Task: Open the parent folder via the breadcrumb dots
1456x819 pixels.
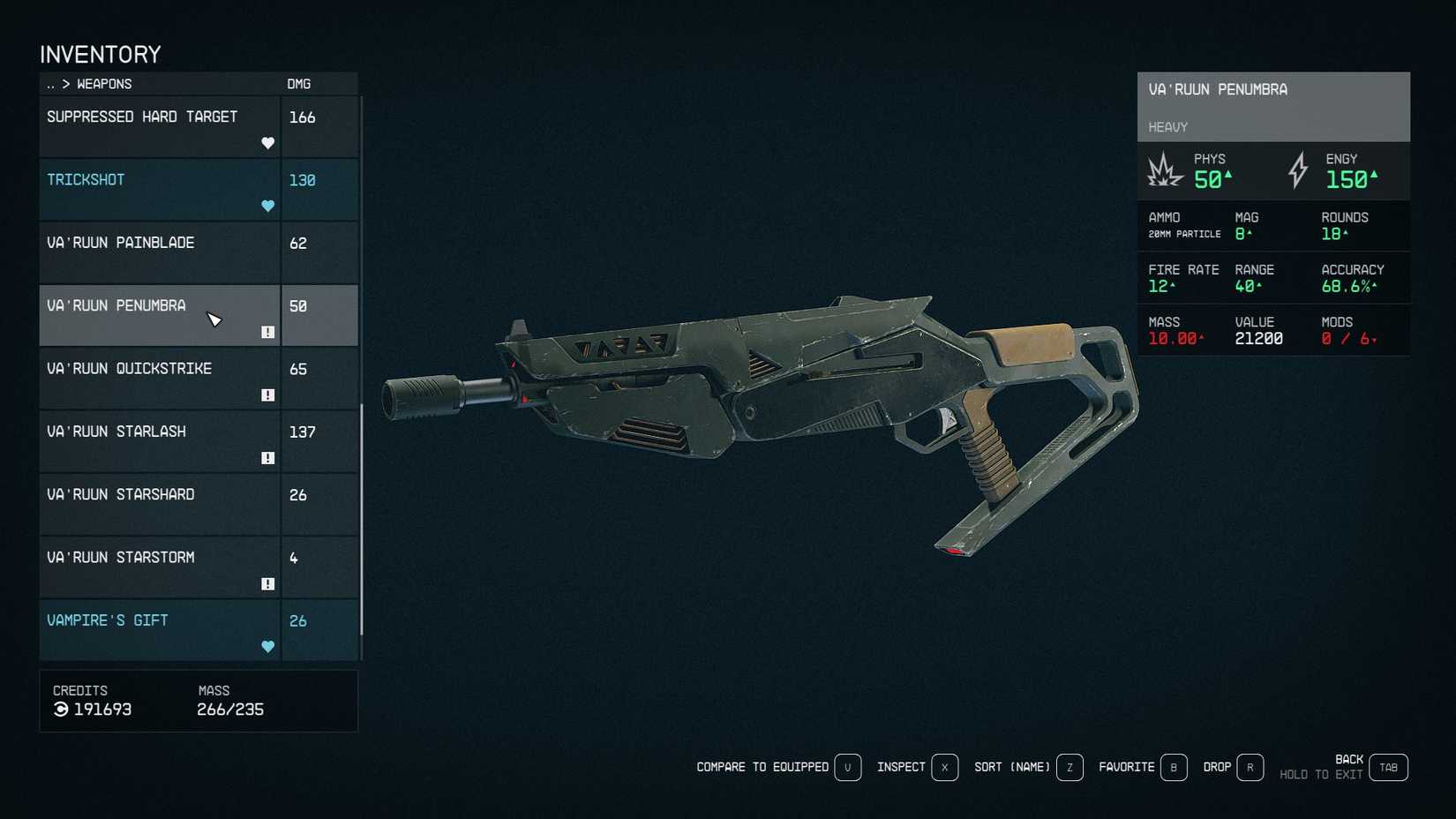Action: (49, 84)
